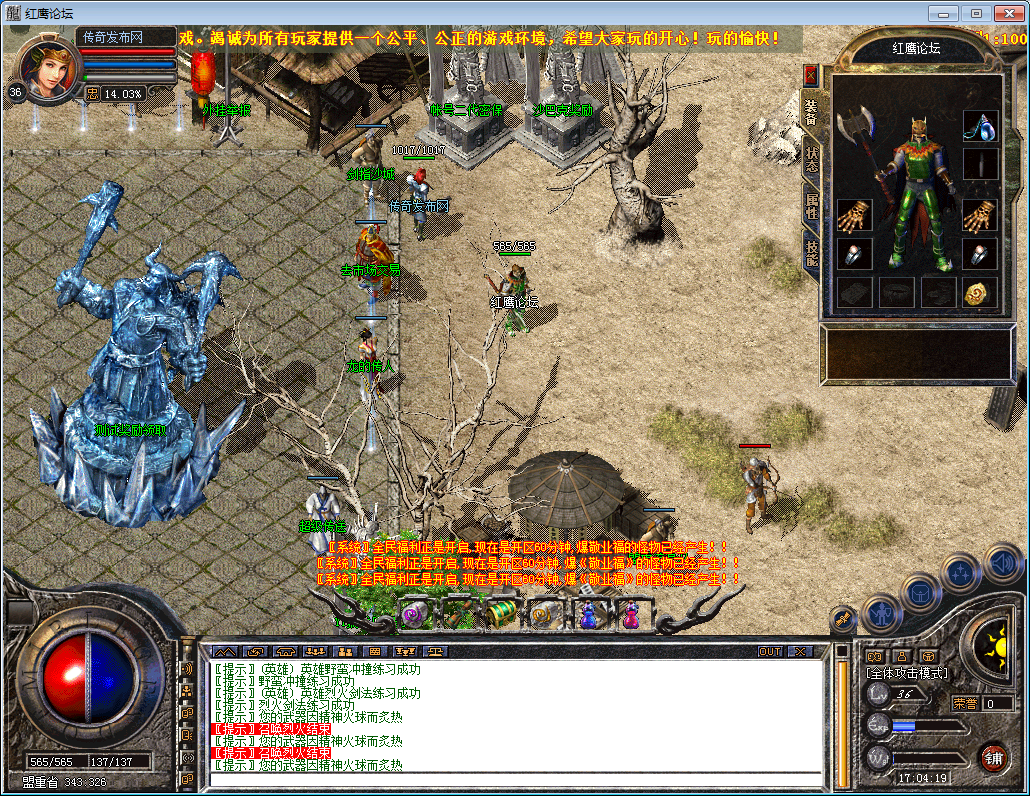Close the character equipment panel
The image size is (1030, 796).
(811, 75)
